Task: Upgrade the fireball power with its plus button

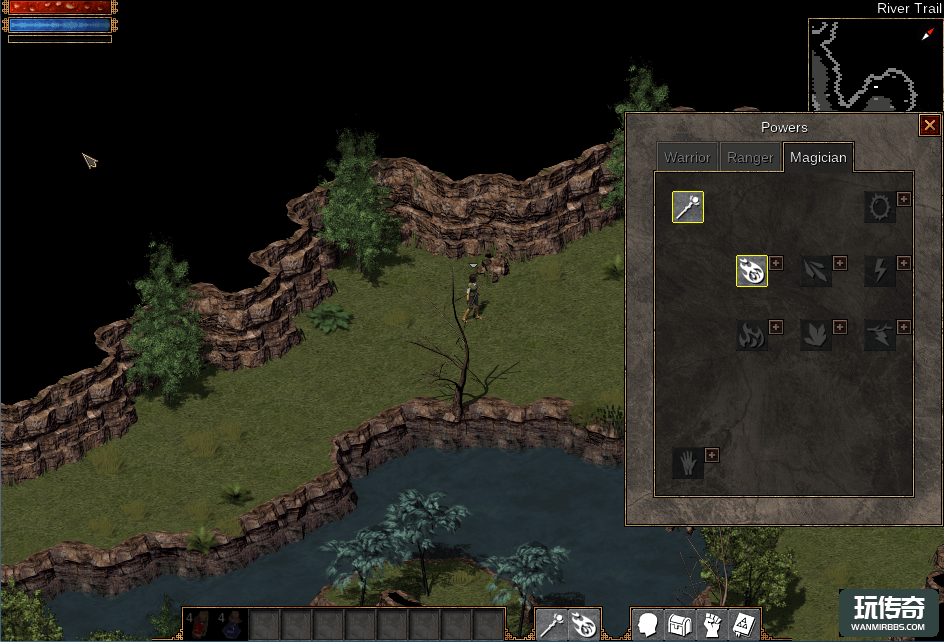Action: coord(776,263)
